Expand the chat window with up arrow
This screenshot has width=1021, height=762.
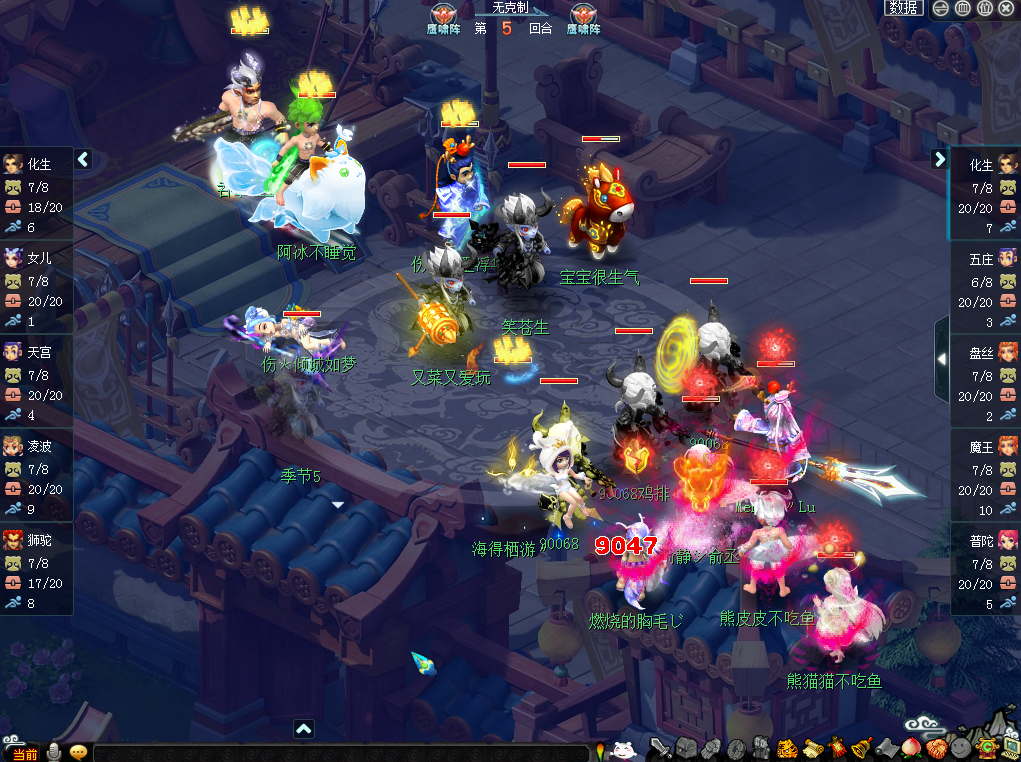(x=304, y=729)
